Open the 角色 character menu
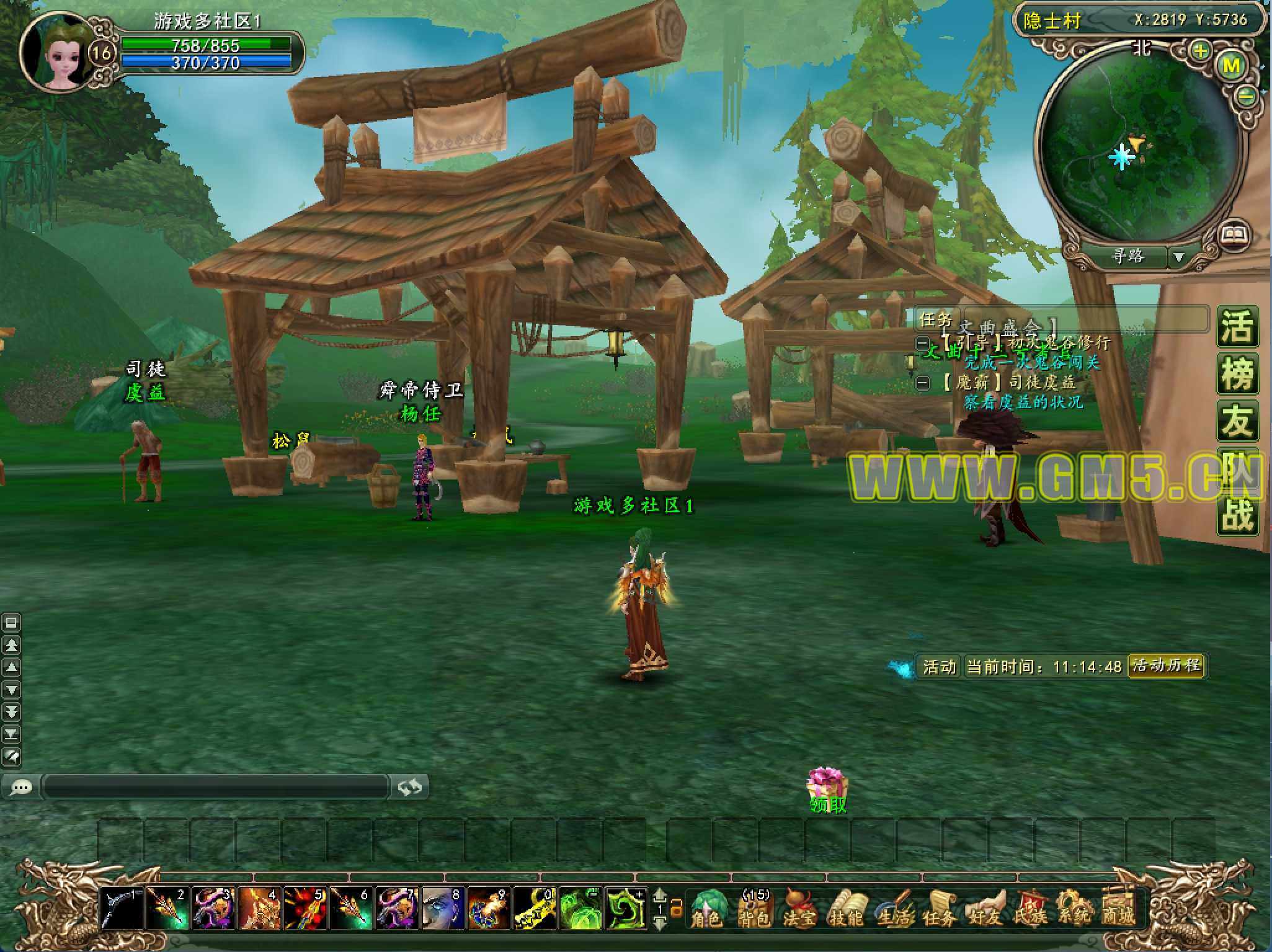This screenshot has width=1272, height=952. click(706, 908)
